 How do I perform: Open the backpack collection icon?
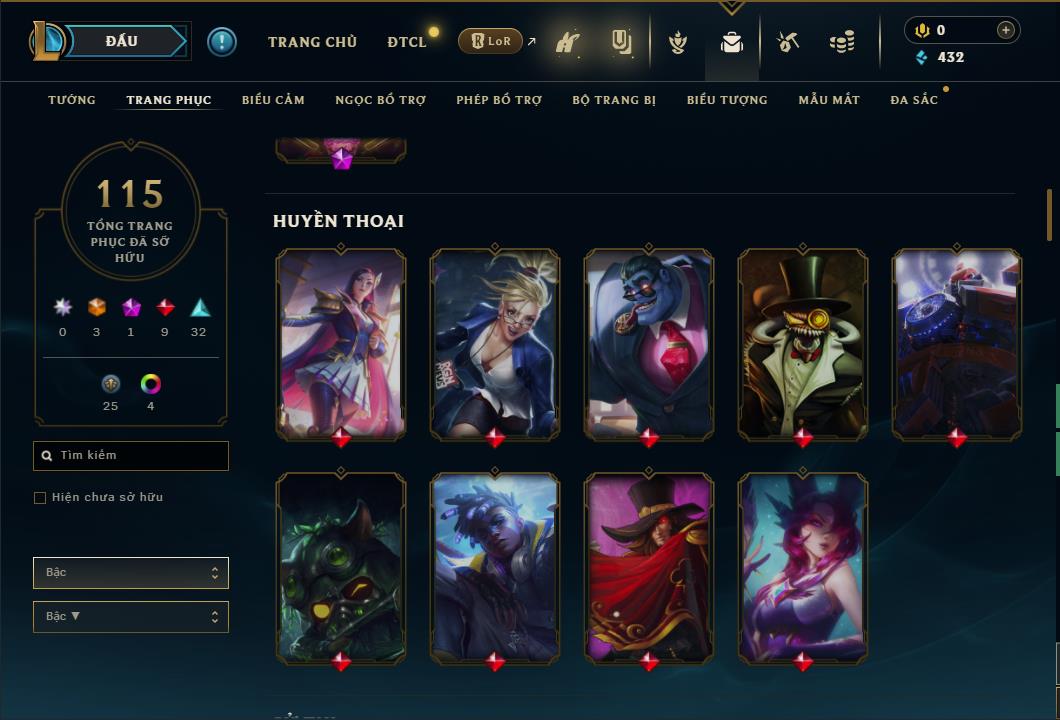[x=732, y=42]
